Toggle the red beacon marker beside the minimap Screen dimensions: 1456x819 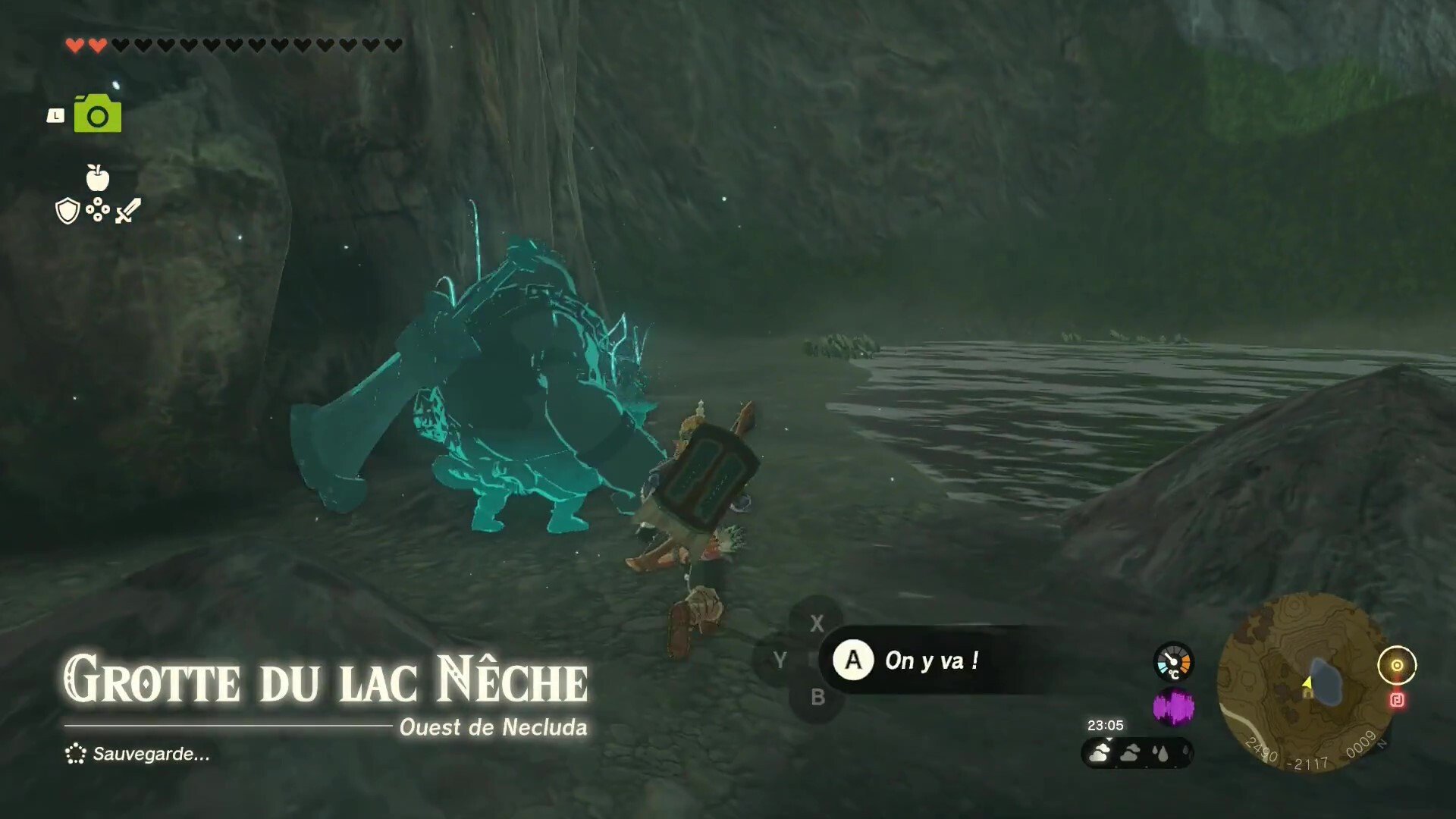click(x=1397, y=701)
